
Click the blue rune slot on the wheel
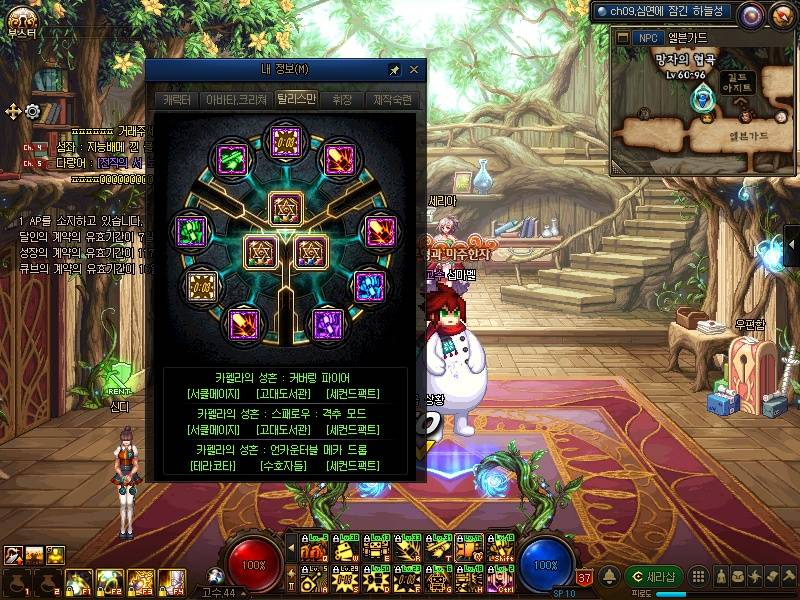pos(372,285)
